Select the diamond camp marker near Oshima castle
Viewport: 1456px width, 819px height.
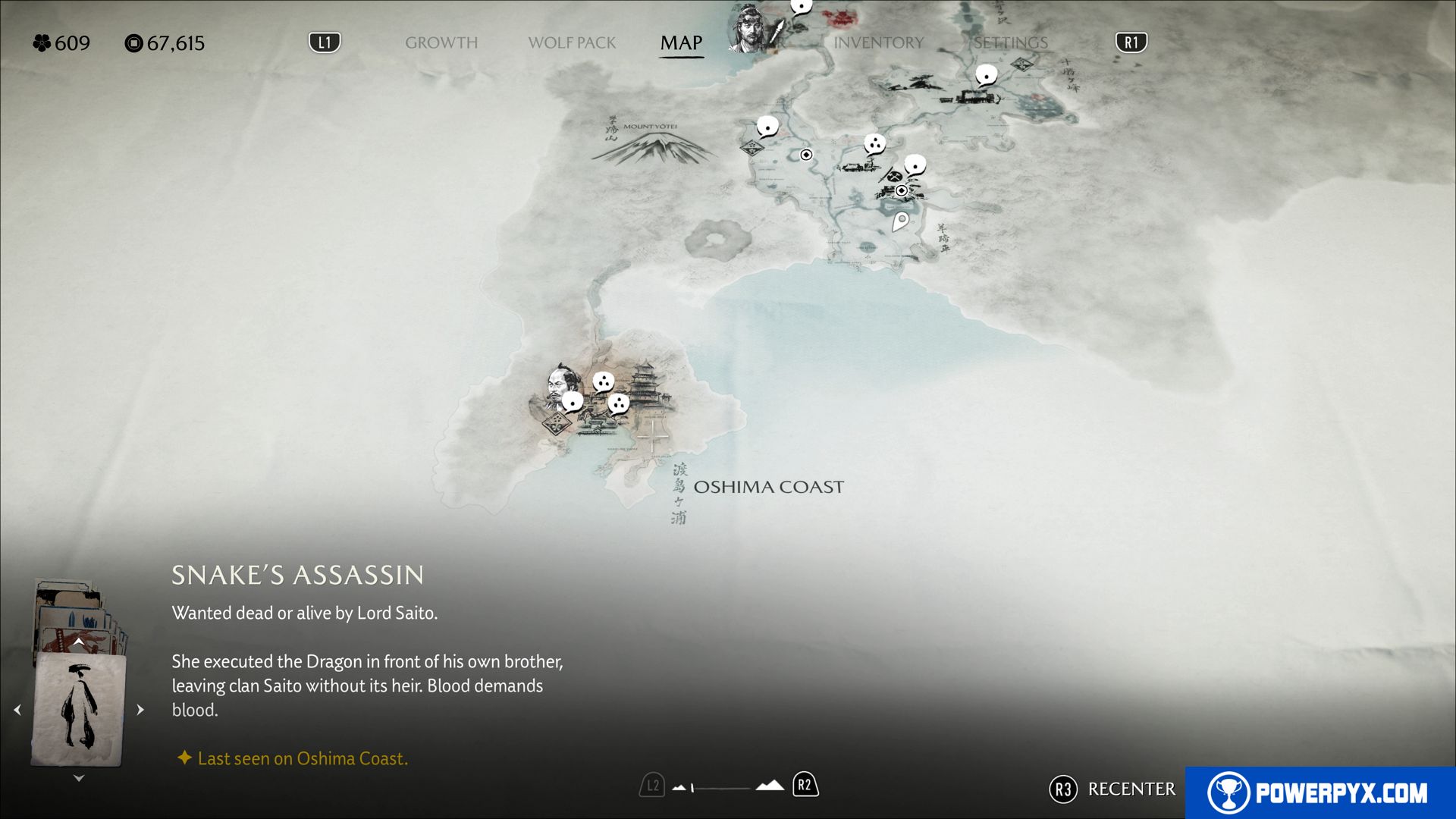pyautogui.click(x=557, y=423)
